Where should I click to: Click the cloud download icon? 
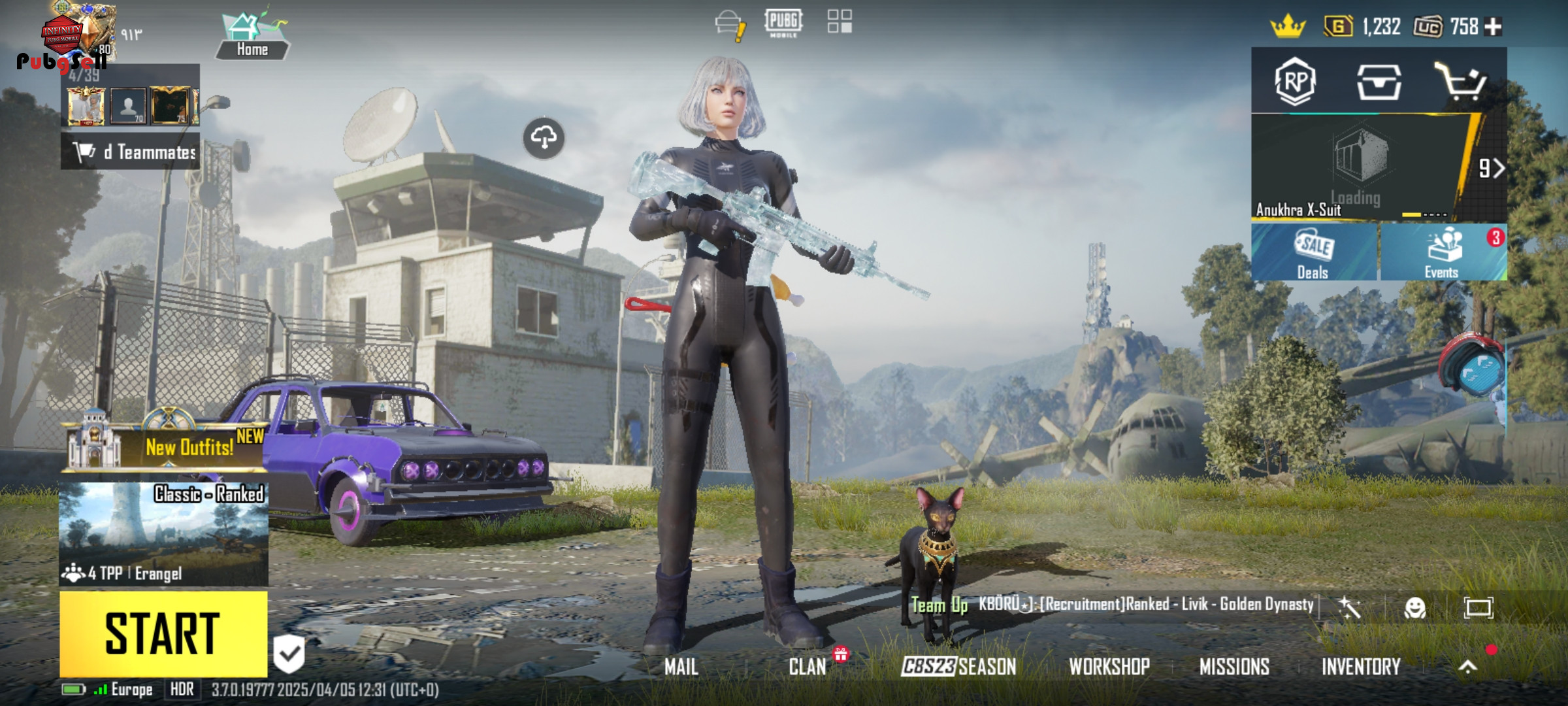point(544,138)
